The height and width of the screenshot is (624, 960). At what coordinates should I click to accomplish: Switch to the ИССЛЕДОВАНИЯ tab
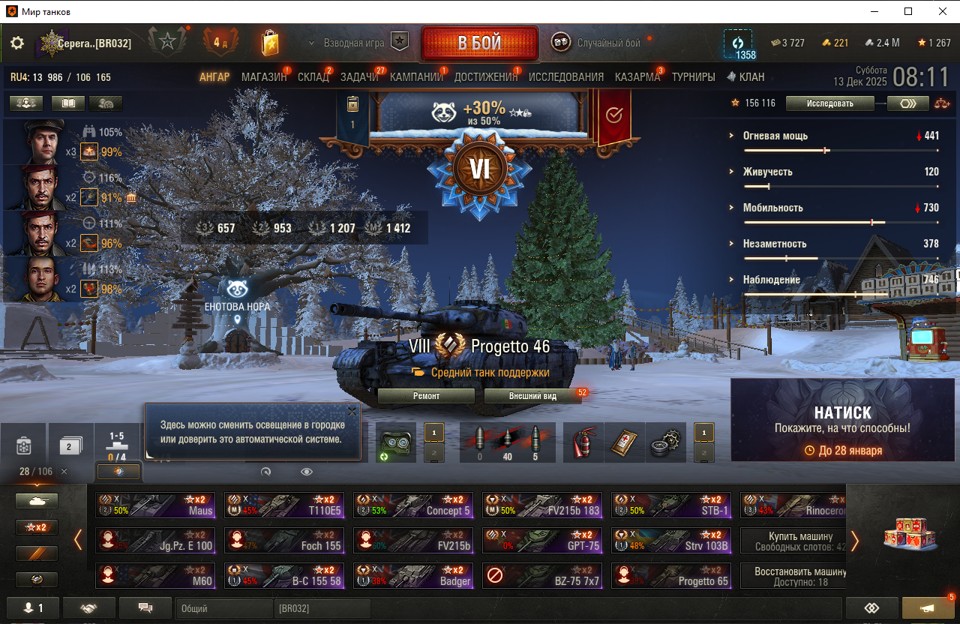566,77
